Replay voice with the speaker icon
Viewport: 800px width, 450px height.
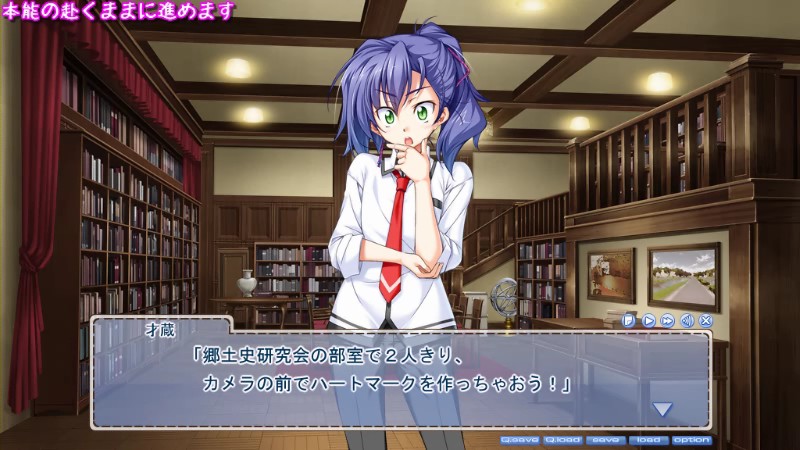tap(687, 321)
